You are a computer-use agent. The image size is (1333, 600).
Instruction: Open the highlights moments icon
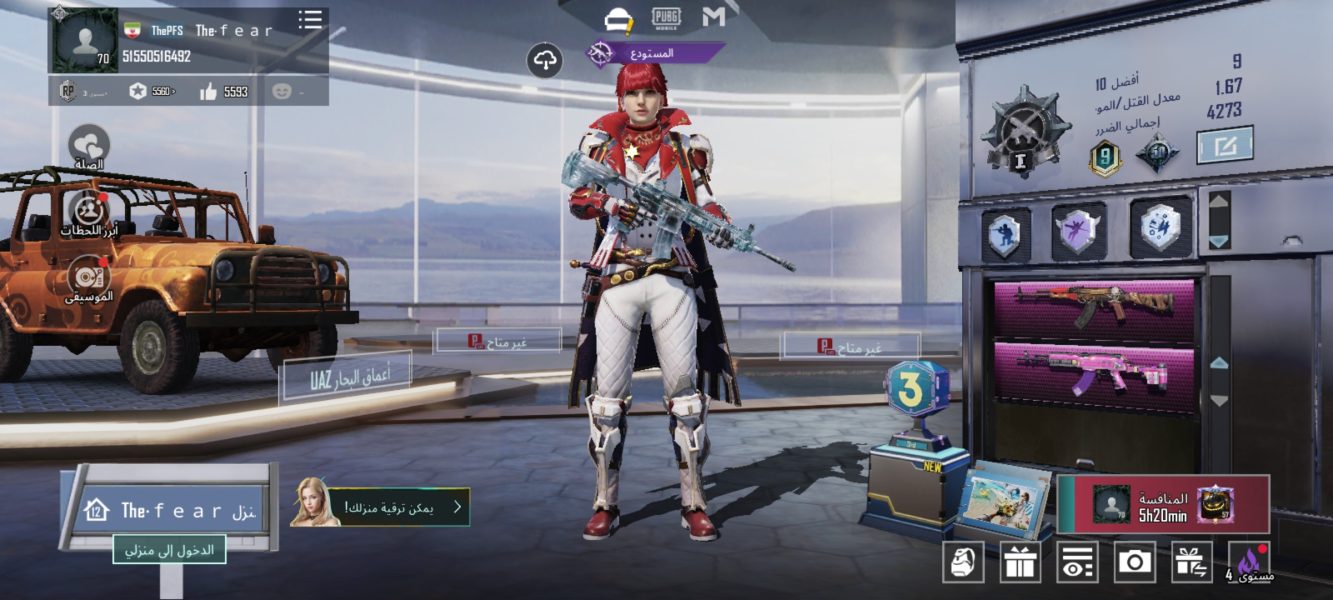click(88, 212)
